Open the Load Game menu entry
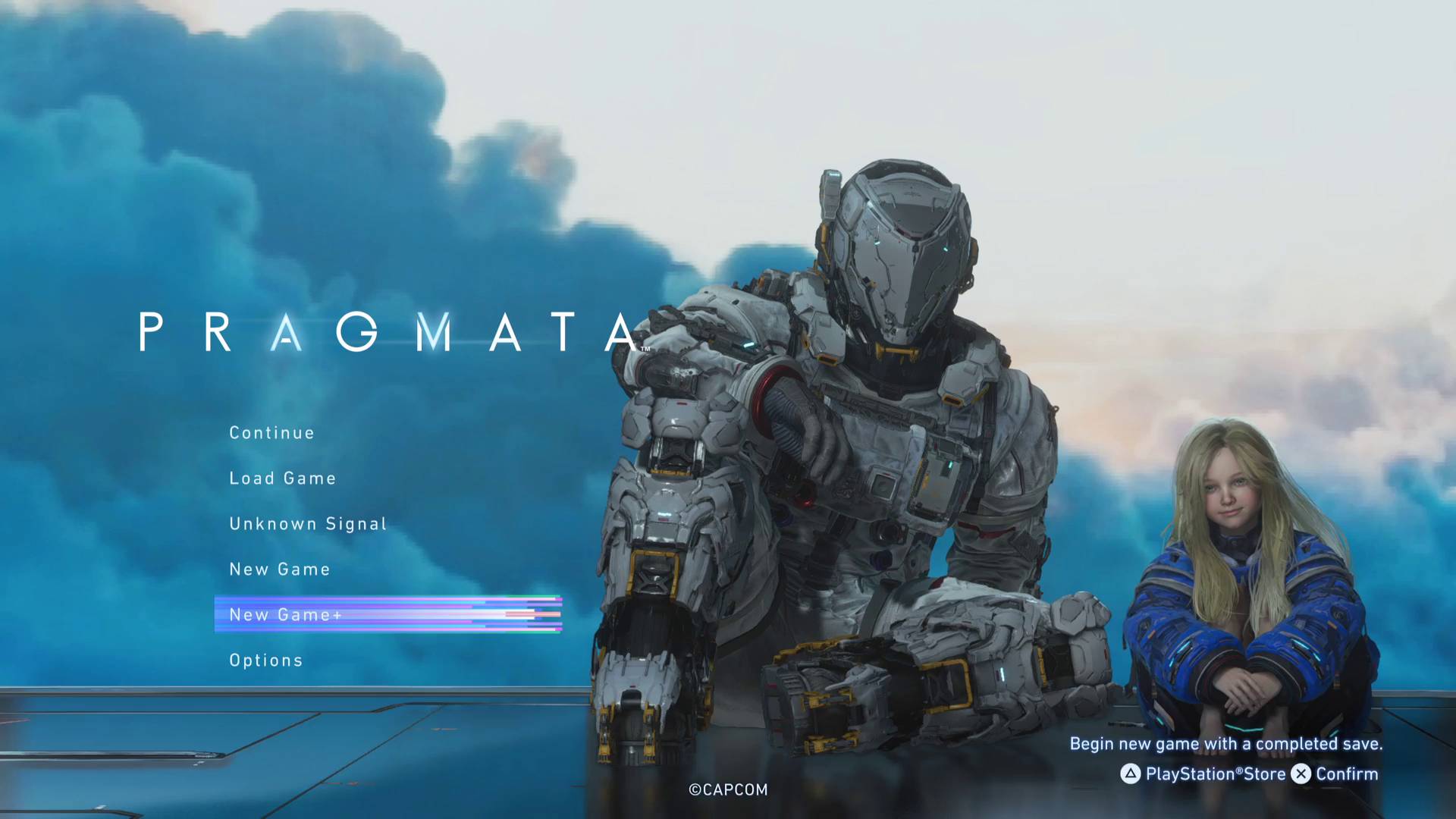 [x=282, y=478]
